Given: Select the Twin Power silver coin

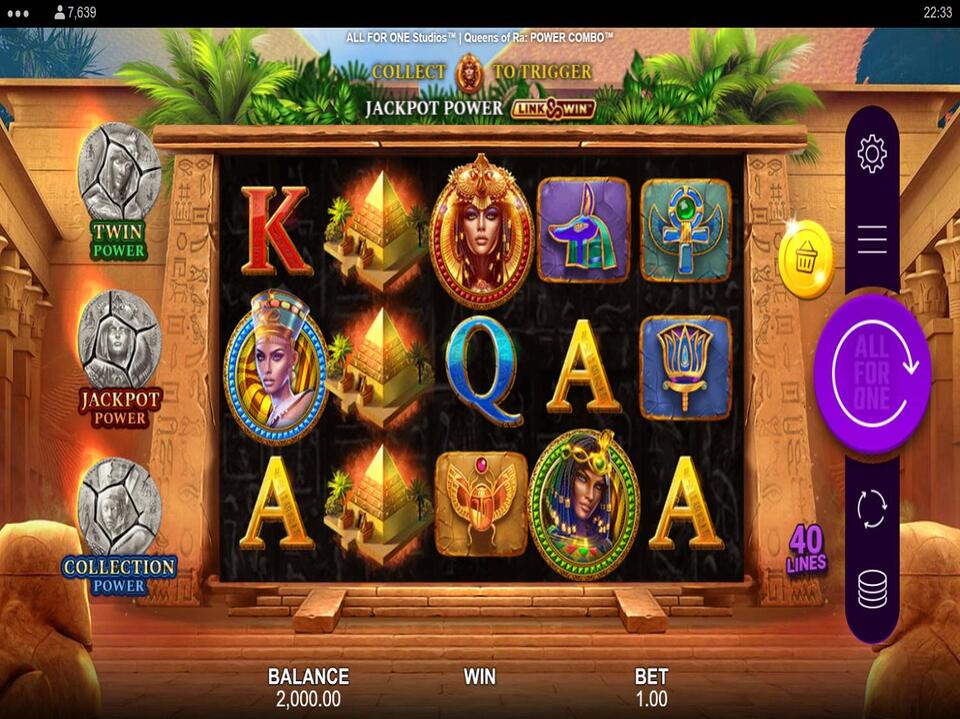Looking at the screenshot, I should coord(119,170).
